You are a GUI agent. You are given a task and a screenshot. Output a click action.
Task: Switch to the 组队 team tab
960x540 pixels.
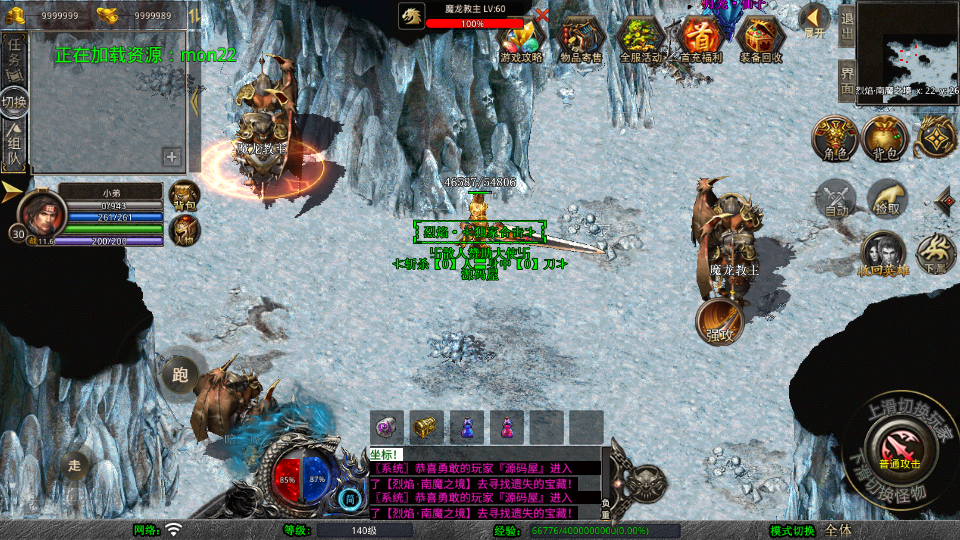tap(15, 145)
